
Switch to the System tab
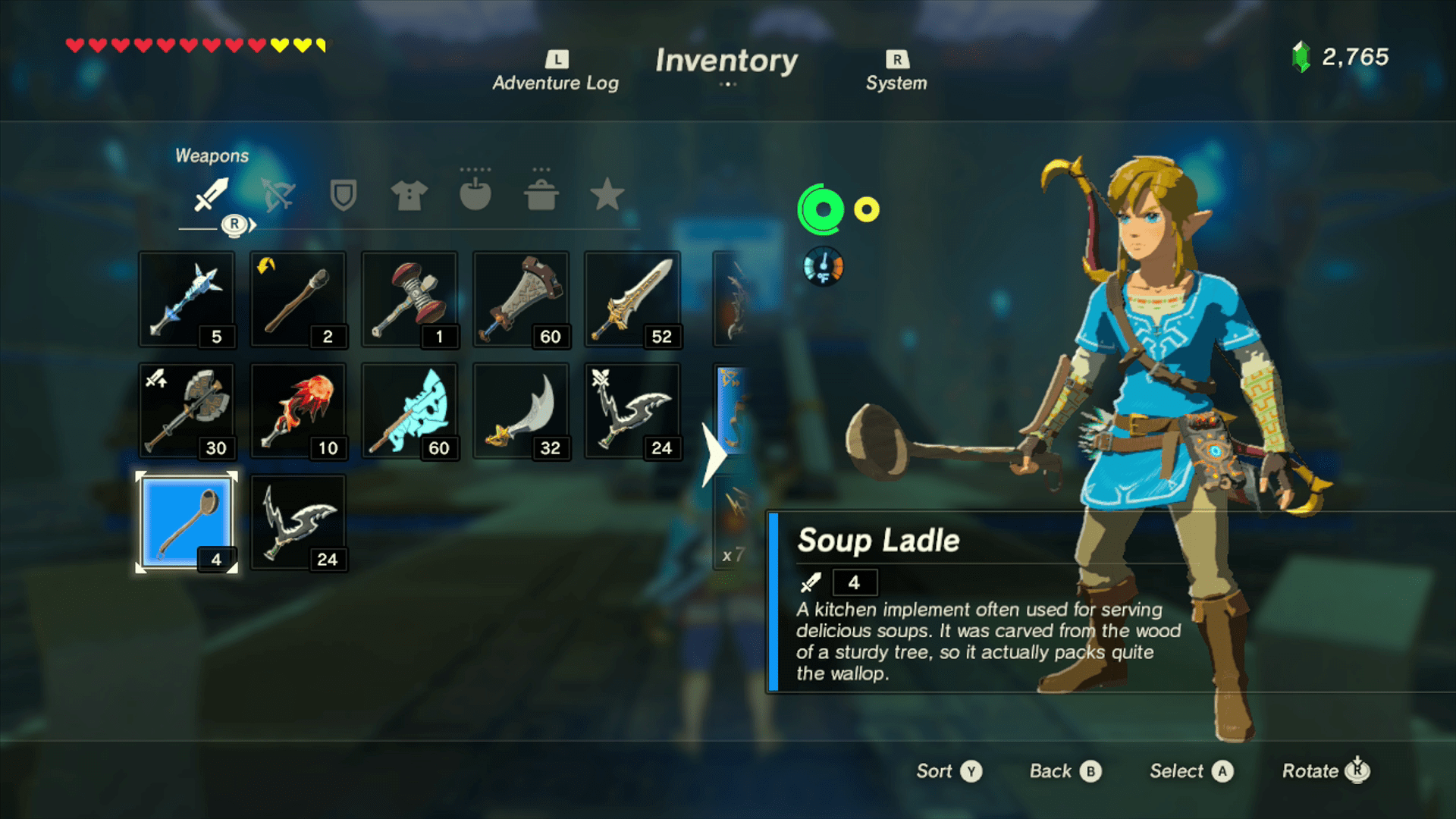click(x=896, y=72)
